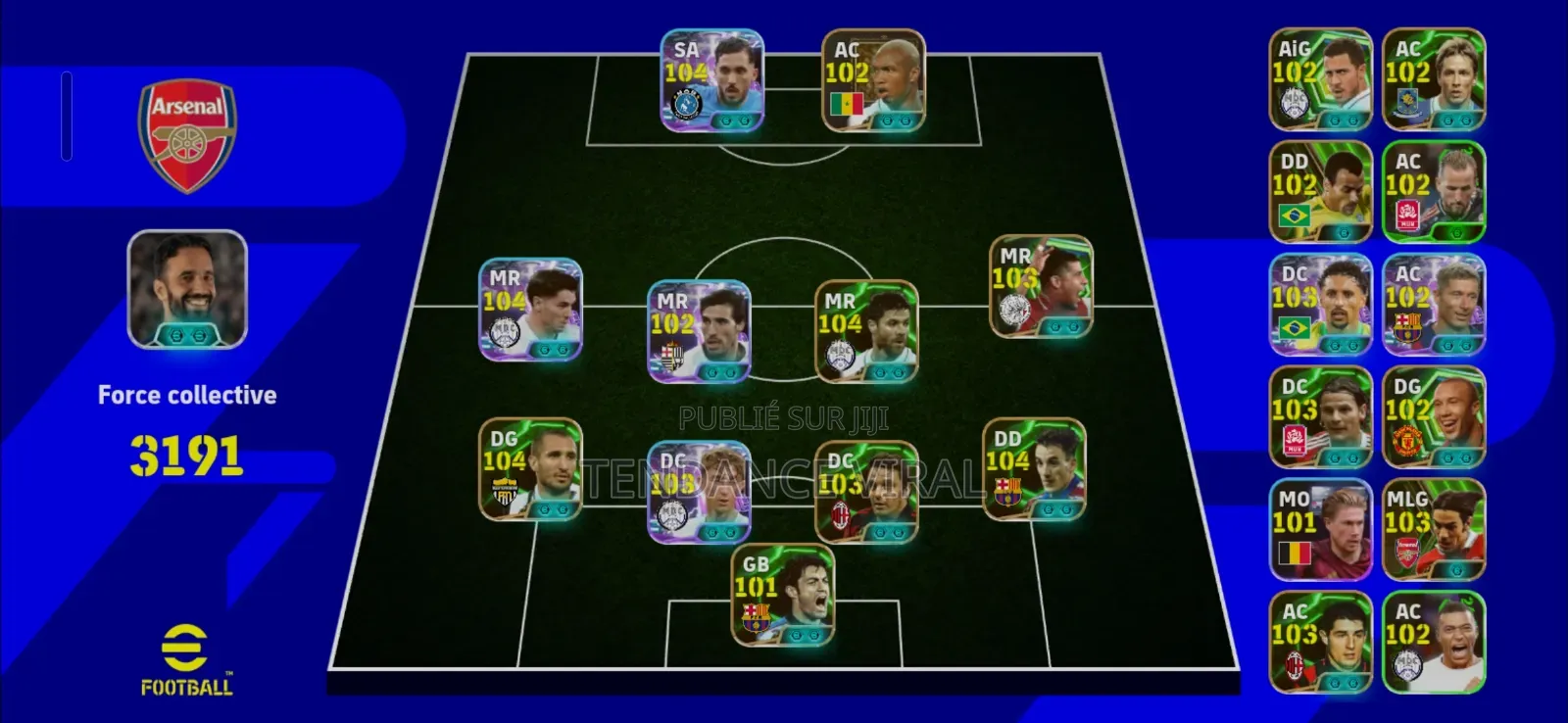Viewport: 1568px width, 723px height.
Task: Select the AiG 102 substitute card
Action: pyautogui.click(x=1320, y=79)
